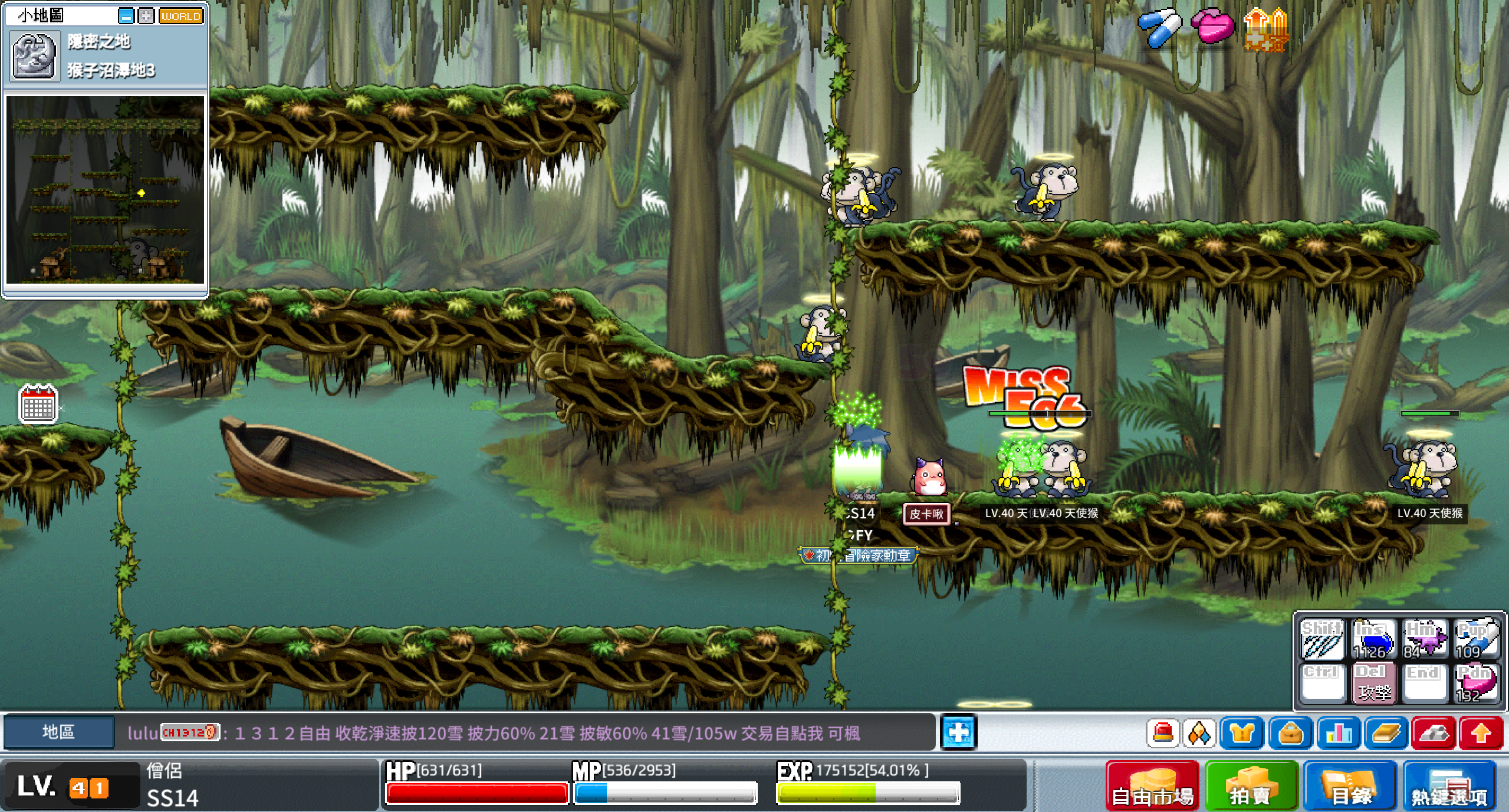The width and height of the screenshot is (1509, 812).
Task: Open the calendar event icon
Action: pyautogui.click(x=38, y=405)
